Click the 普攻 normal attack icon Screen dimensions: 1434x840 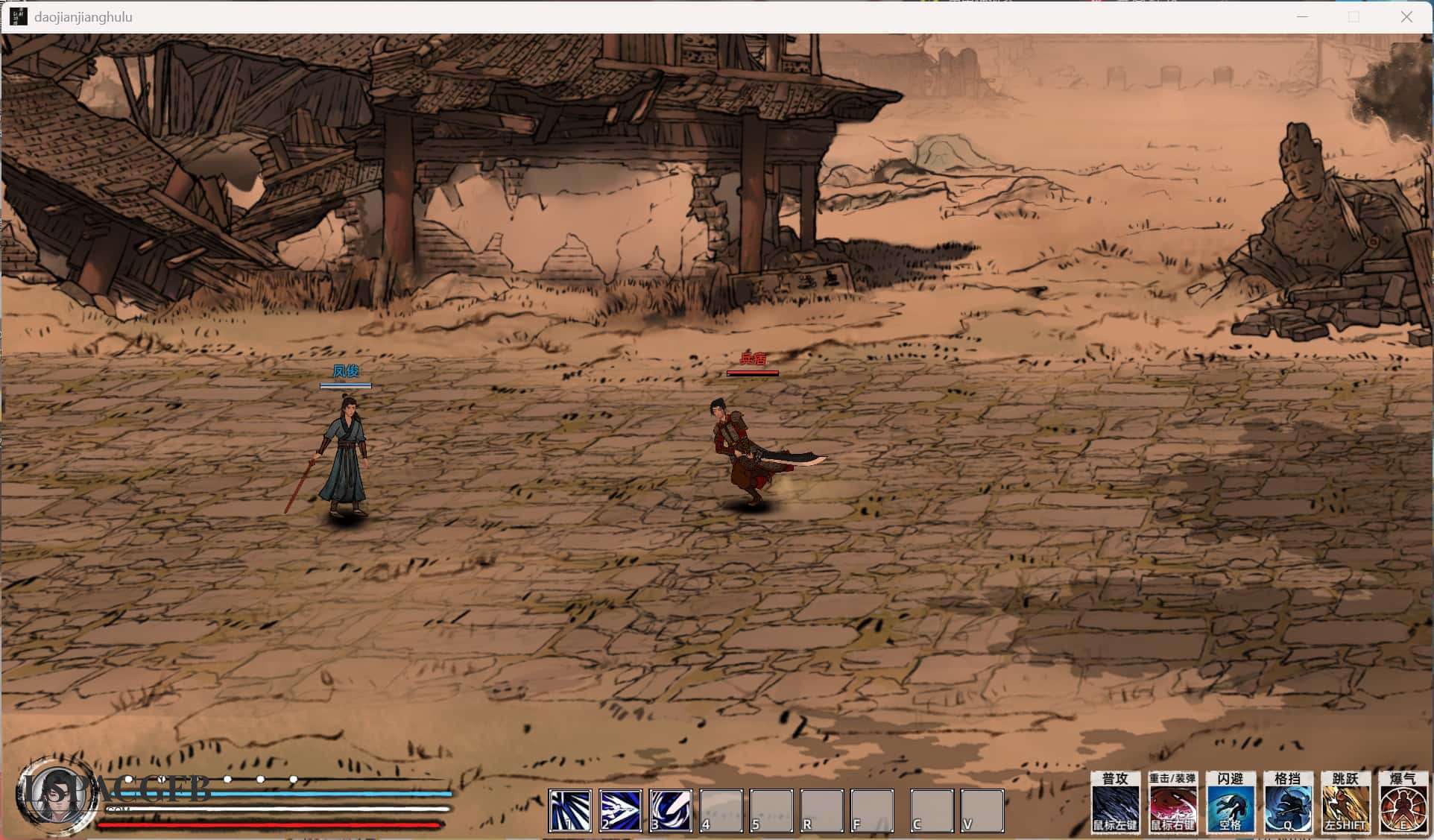[1115, 803]
